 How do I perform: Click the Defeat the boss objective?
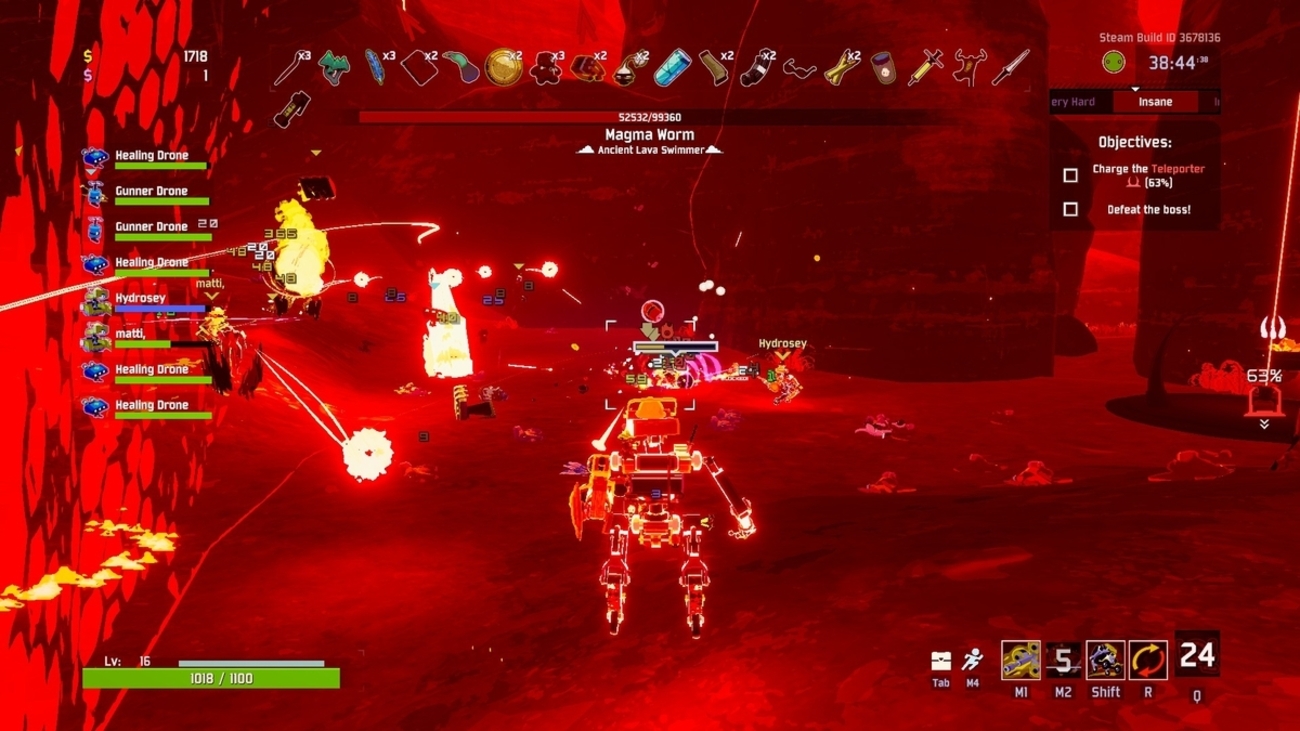tap(1148, 210)
